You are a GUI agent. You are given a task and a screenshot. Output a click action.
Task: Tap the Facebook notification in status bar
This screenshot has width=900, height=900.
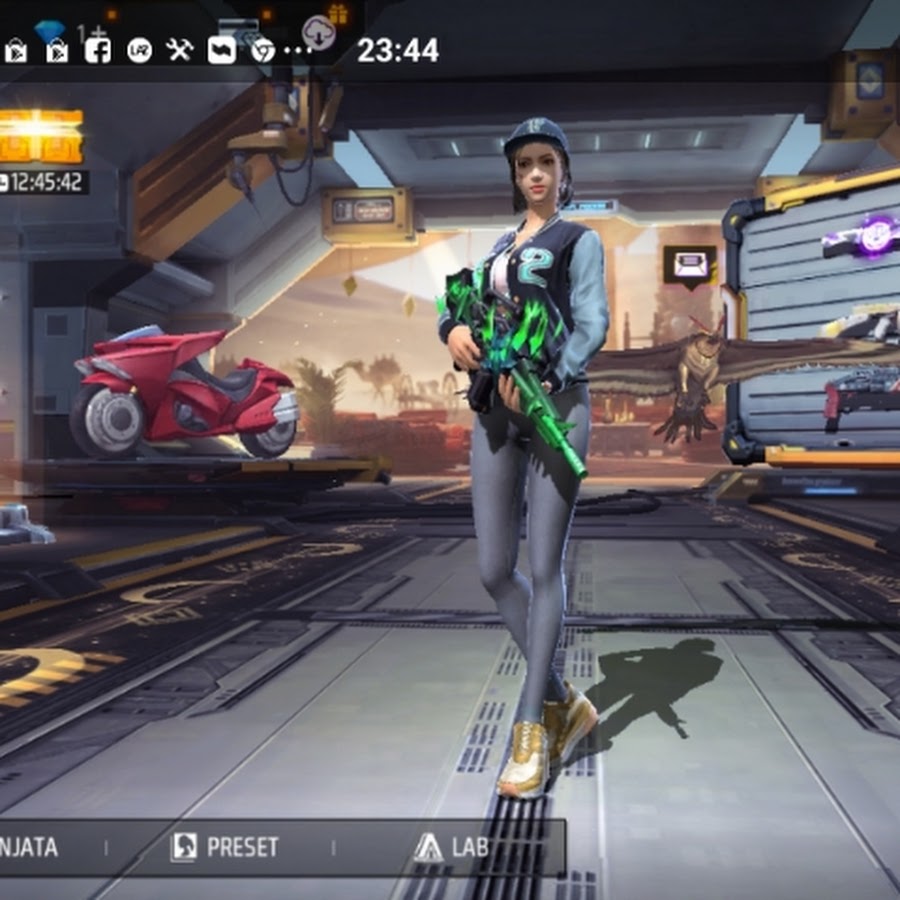click(98, 51)
